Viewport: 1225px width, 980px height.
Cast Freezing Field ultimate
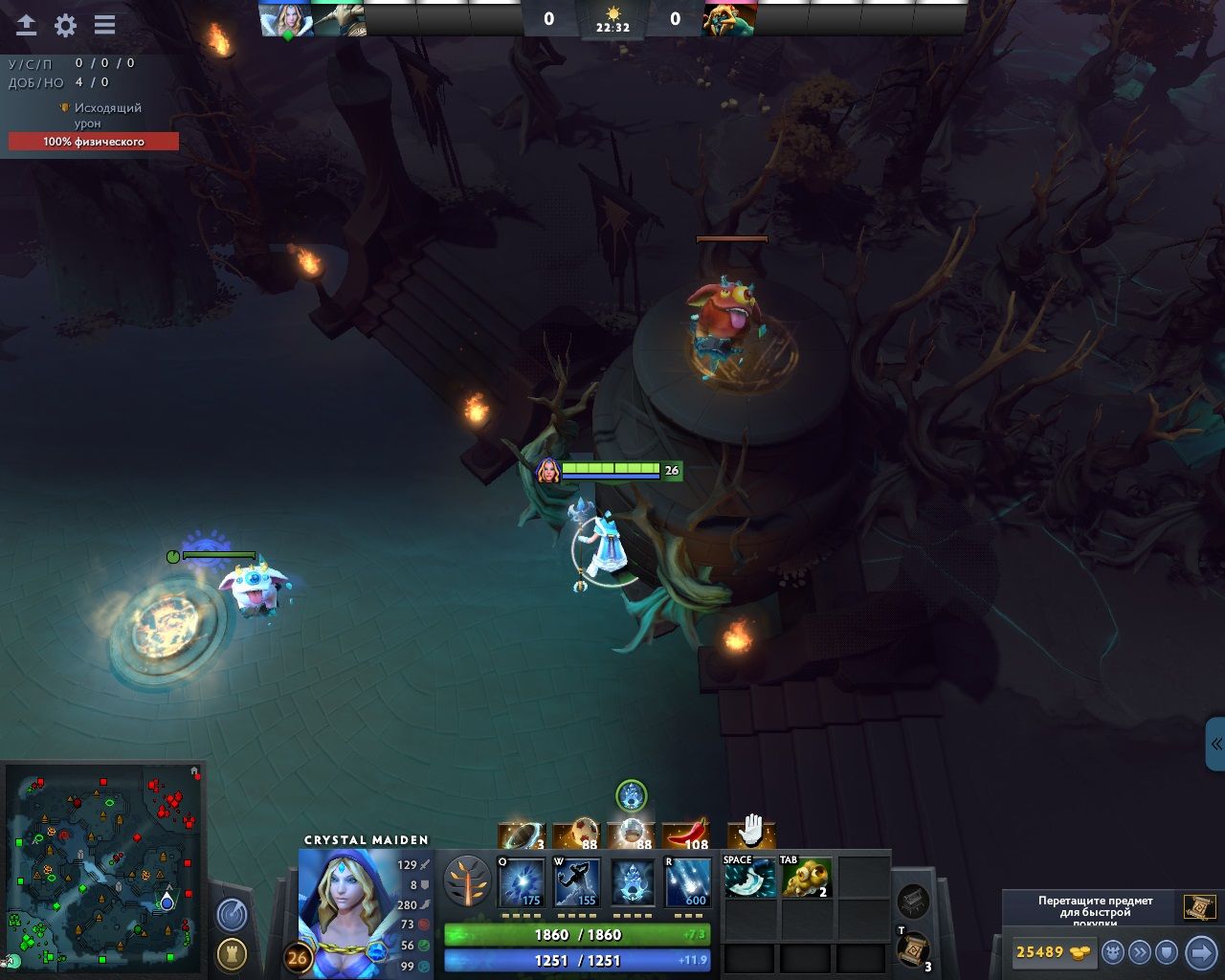click(688, 882)
